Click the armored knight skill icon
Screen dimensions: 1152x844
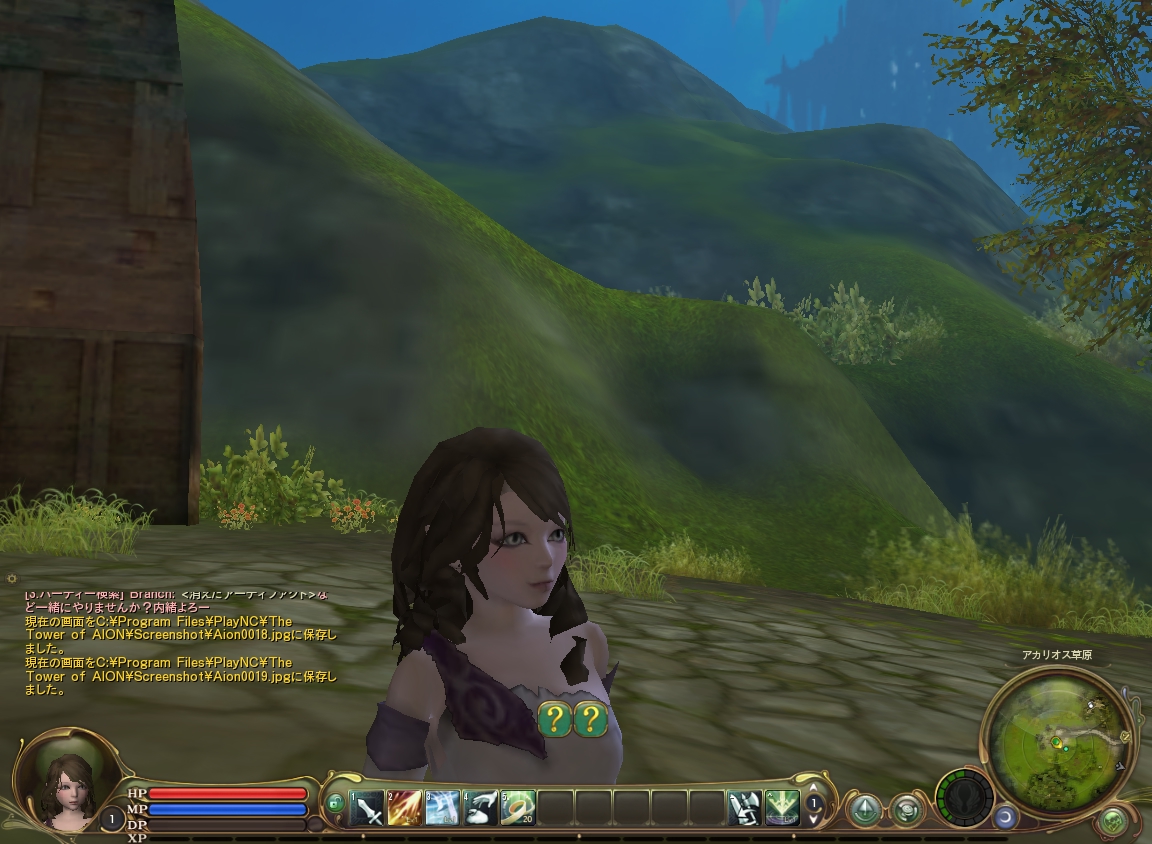(745, 806)
